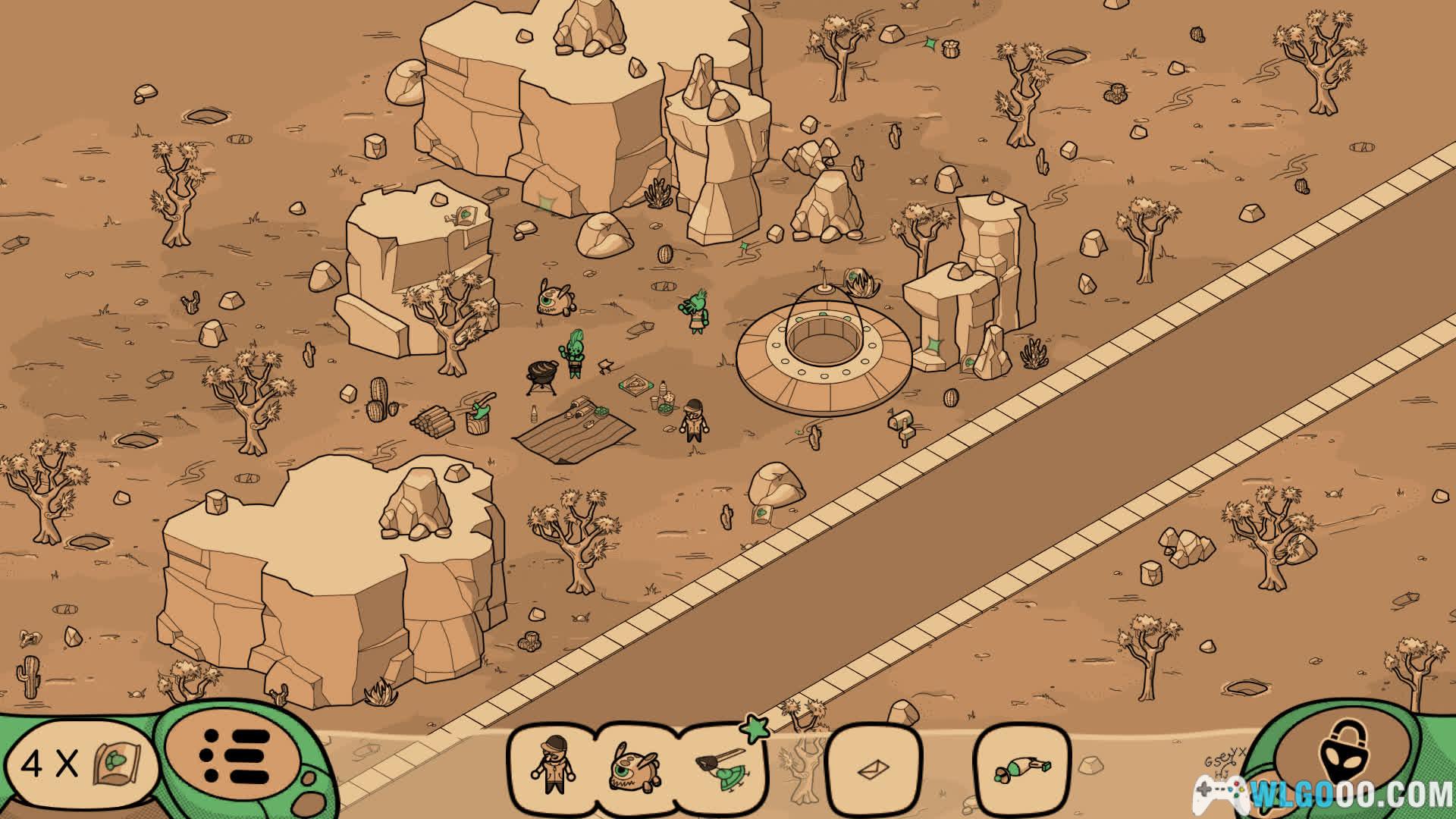Select the green ray gun target slot
The height and width of the screenshot is (819, 1456).
[x=1021, y=769]
